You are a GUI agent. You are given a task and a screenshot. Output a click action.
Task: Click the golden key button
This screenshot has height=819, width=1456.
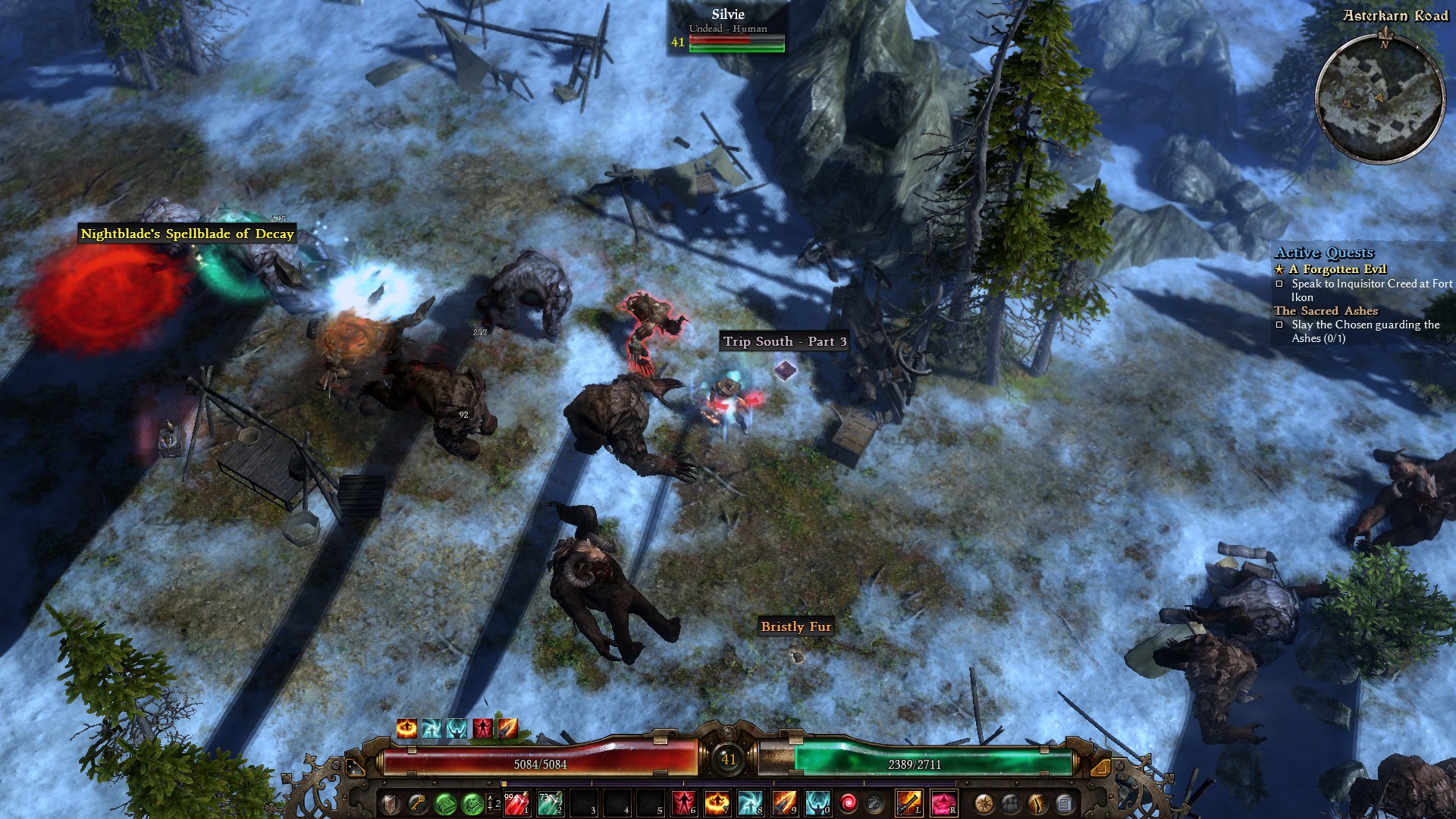click(417, 802)
